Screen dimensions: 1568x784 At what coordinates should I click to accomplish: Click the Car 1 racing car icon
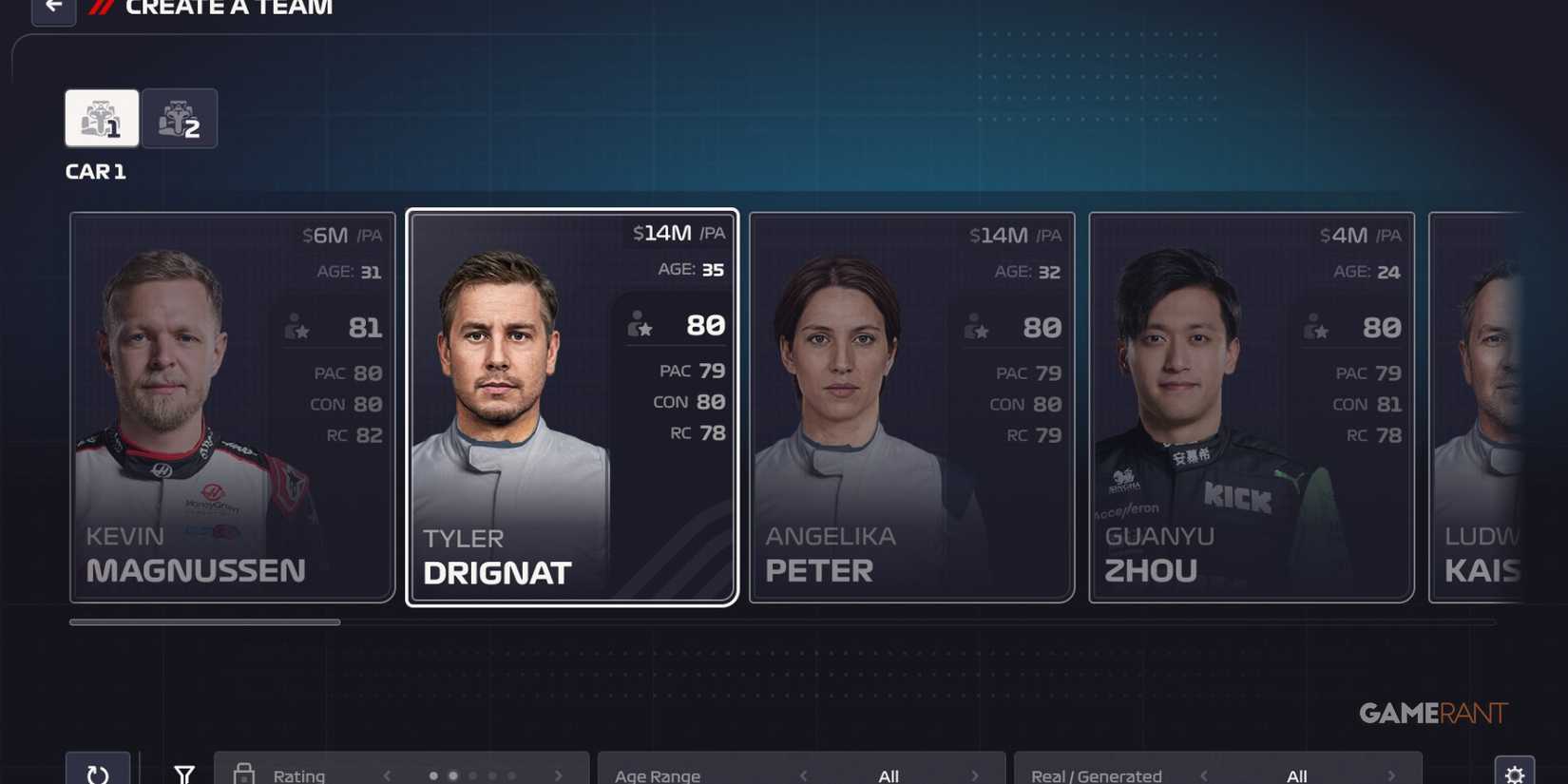pyautogui.click(x=100, y=118)
